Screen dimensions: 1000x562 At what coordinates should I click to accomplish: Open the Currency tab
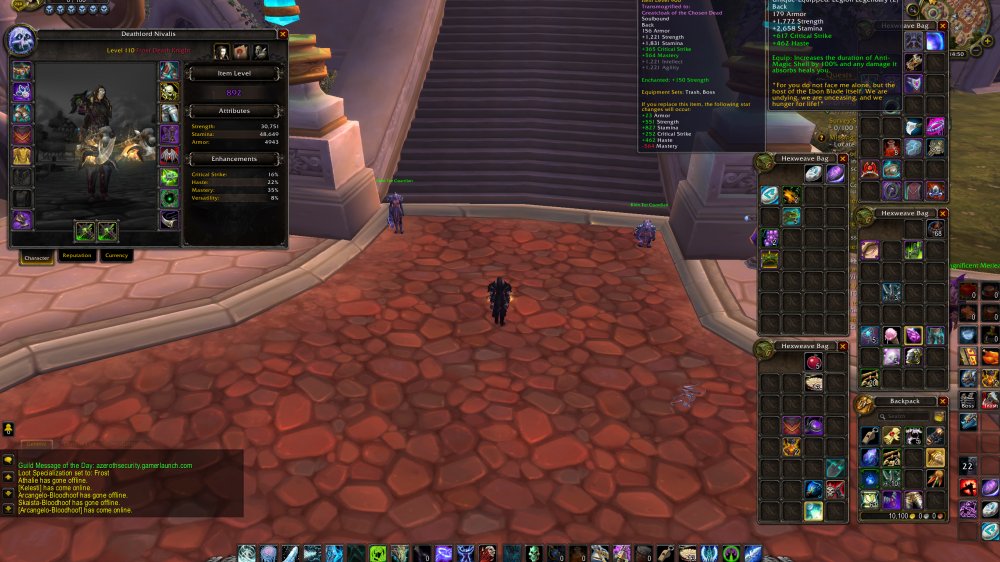117,256
